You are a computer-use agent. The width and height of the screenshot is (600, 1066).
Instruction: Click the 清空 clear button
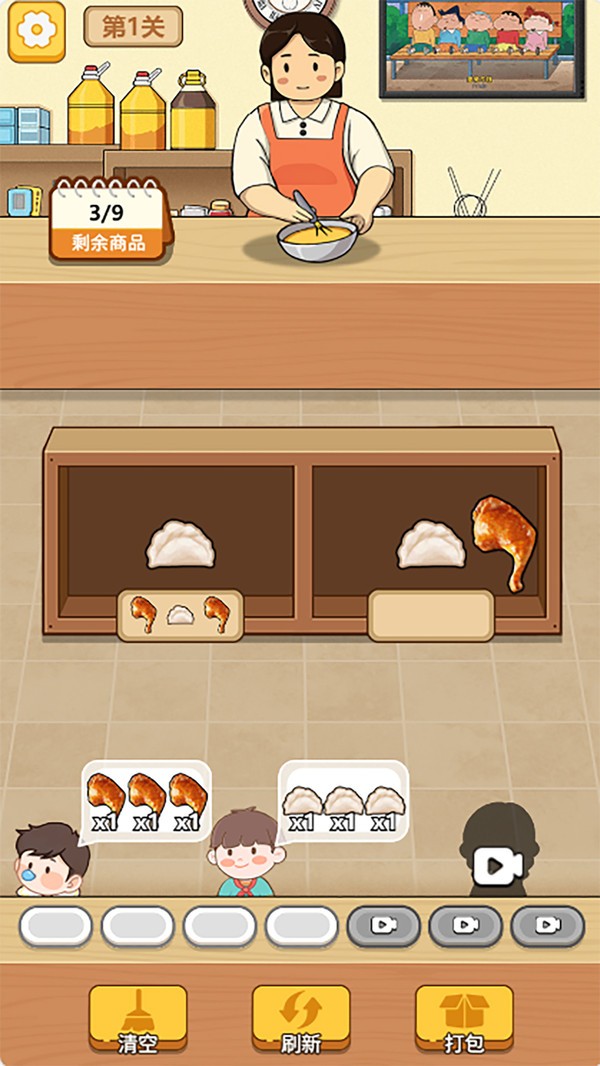(138, 1019)
